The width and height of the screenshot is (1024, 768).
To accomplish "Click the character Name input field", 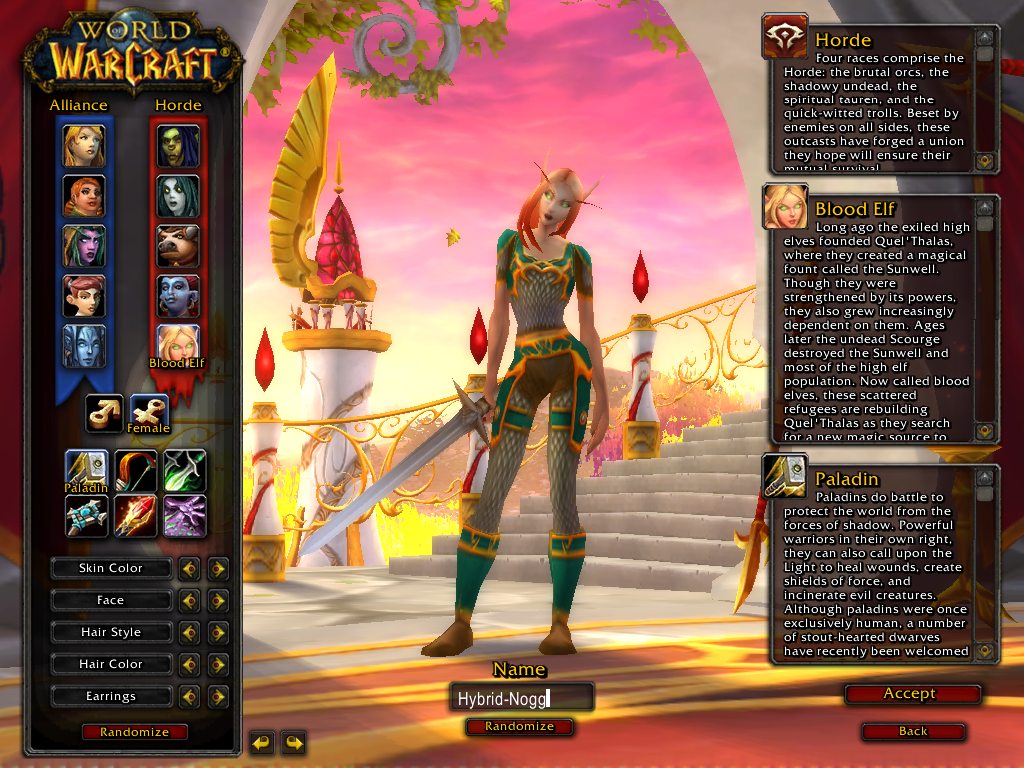I will pyautogui.click(x=521, y=698).
